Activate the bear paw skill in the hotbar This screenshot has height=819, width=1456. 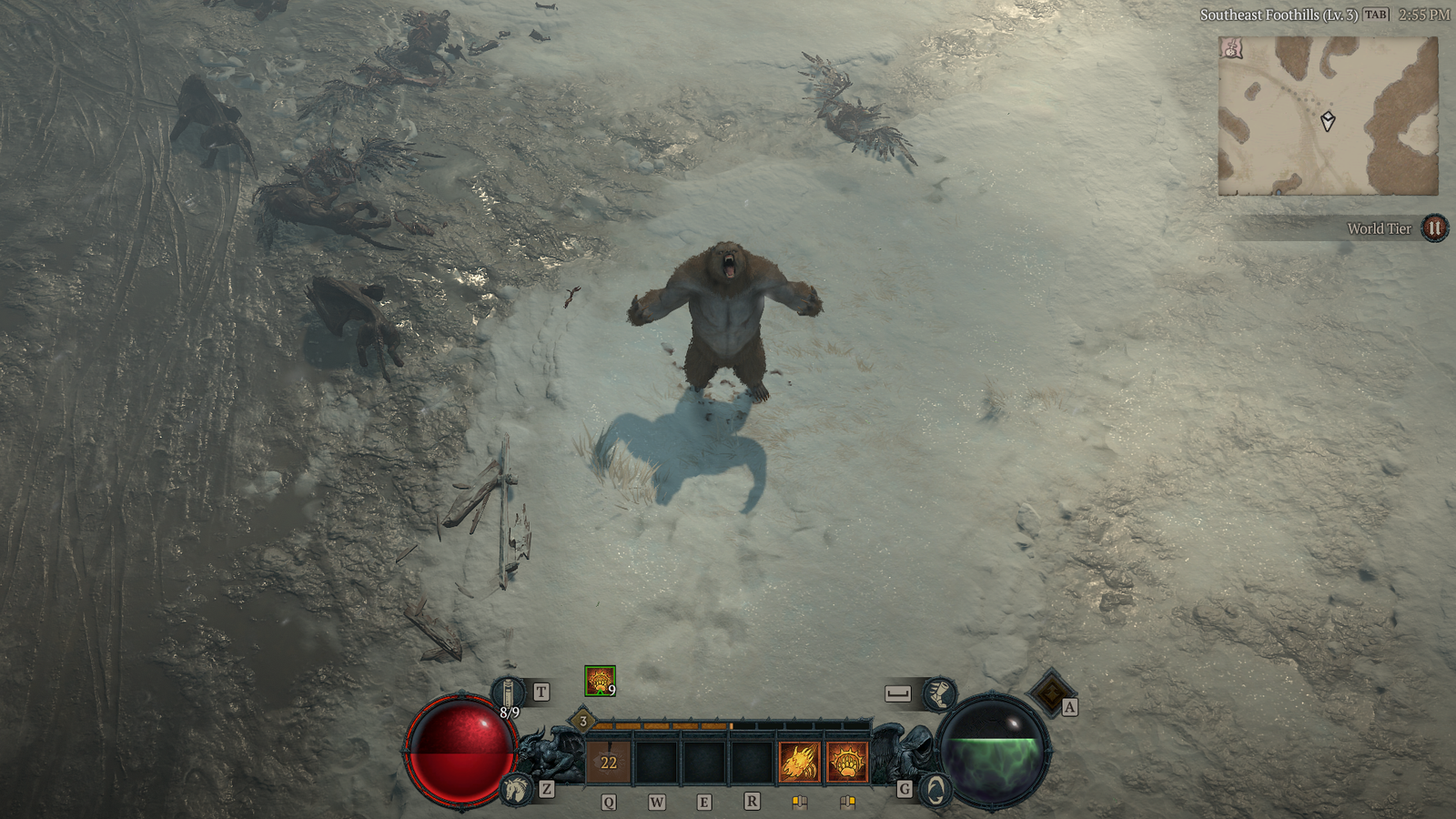847,762
